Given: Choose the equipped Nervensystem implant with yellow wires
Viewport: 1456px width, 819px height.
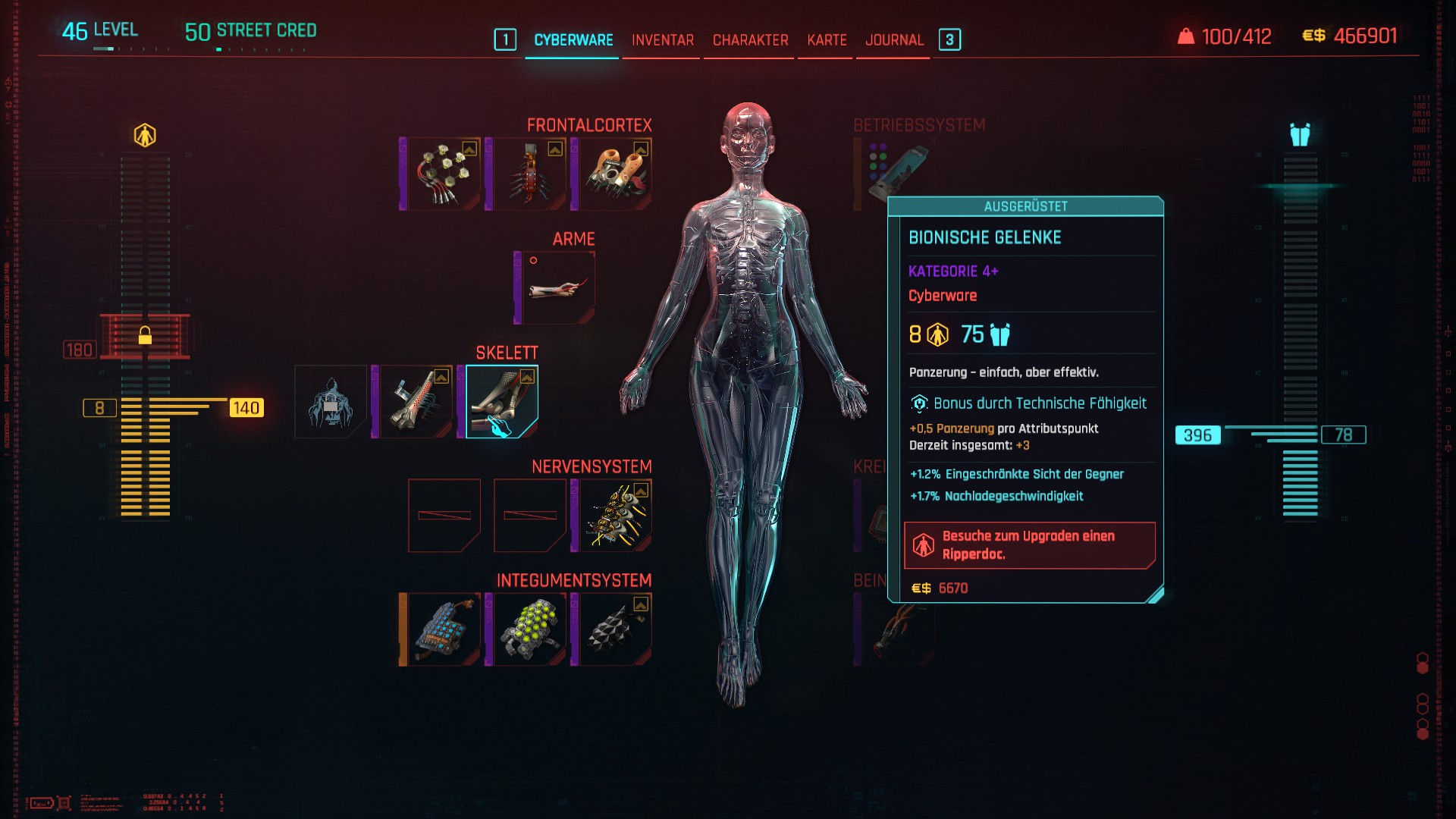Looking at the screenshot, I should coord(616,516).
